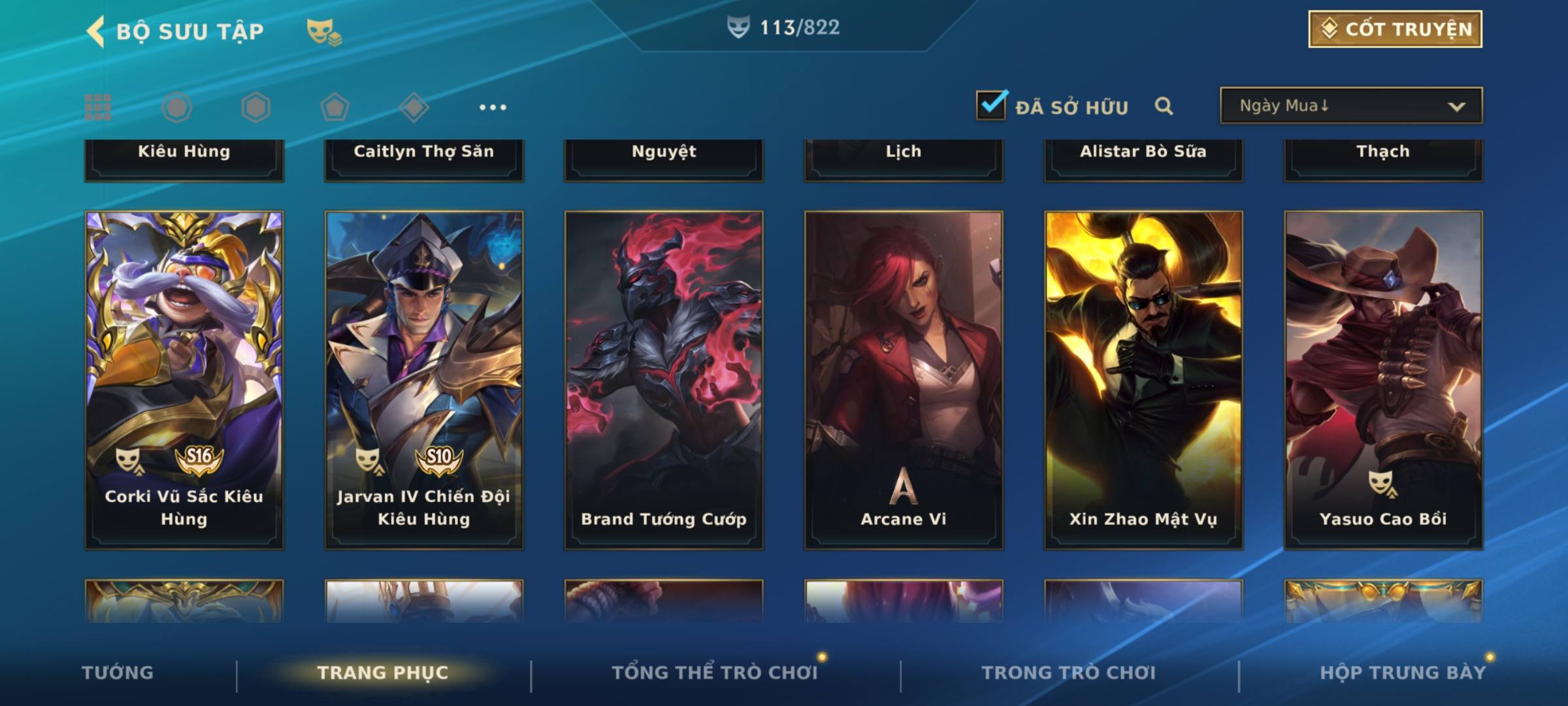Select the grid all-skins filter icon

pyautogui.click(x=98, y=107)
